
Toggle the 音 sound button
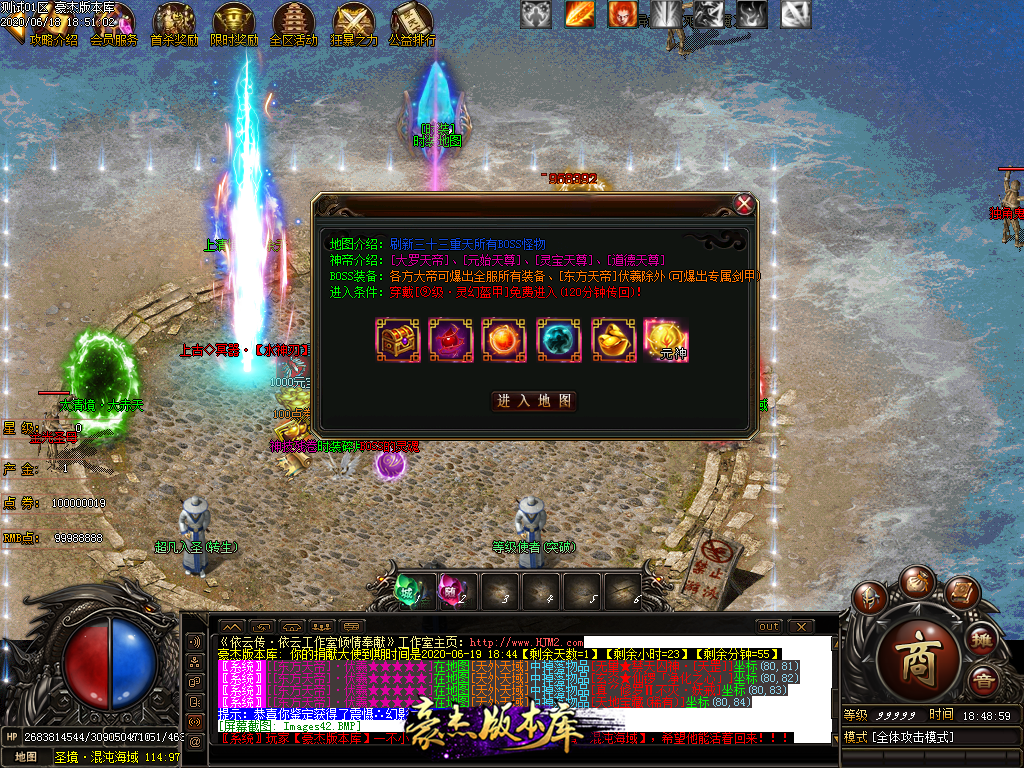(982, 682)
